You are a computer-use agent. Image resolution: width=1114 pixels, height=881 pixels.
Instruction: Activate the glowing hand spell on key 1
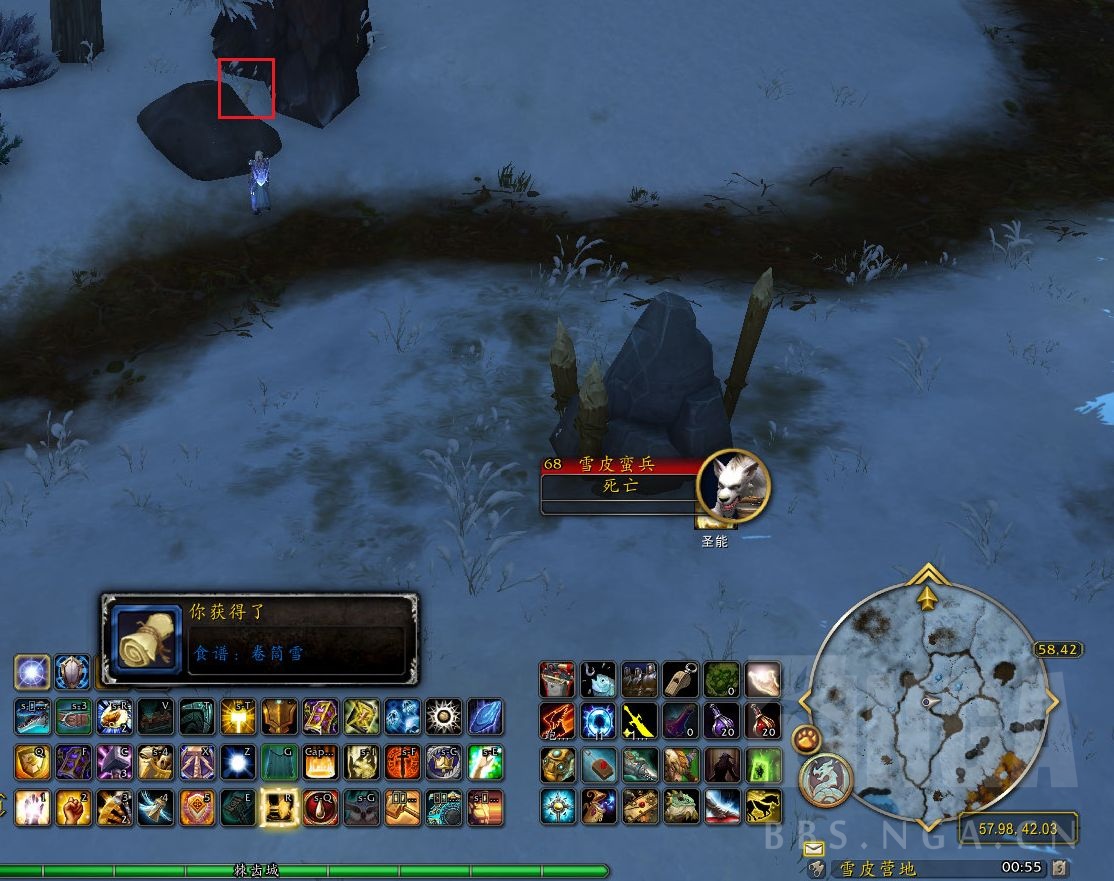(32, 807)
